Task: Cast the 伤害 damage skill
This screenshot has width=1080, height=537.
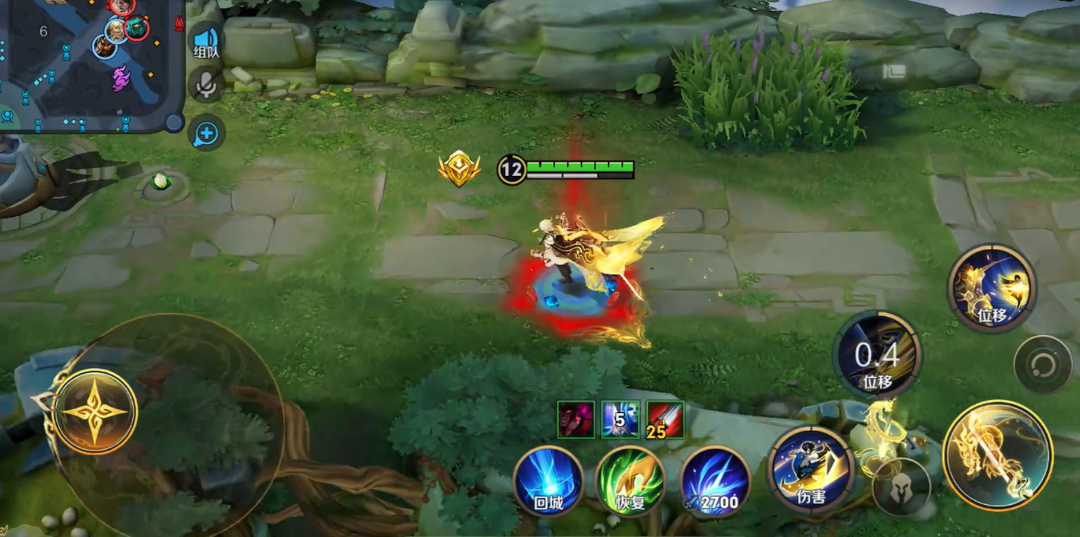Action: point(811,471)
